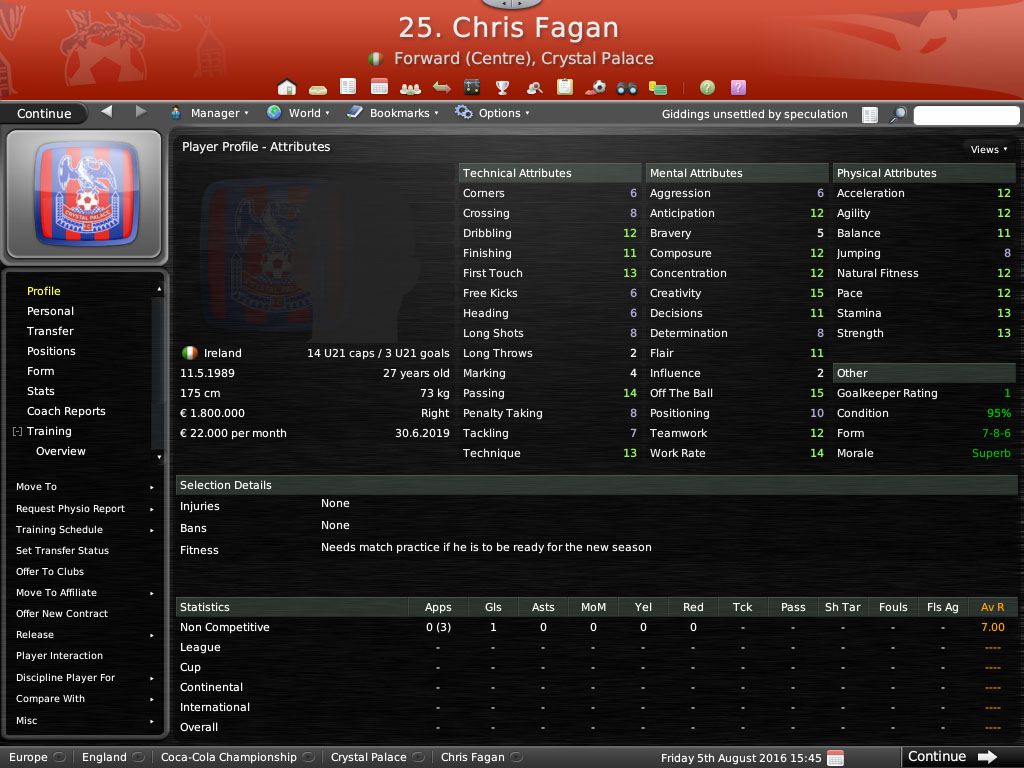Open the Bookmarks menu
The height and width of the screenshot is (768, 1024).
[x=394, y=114]
